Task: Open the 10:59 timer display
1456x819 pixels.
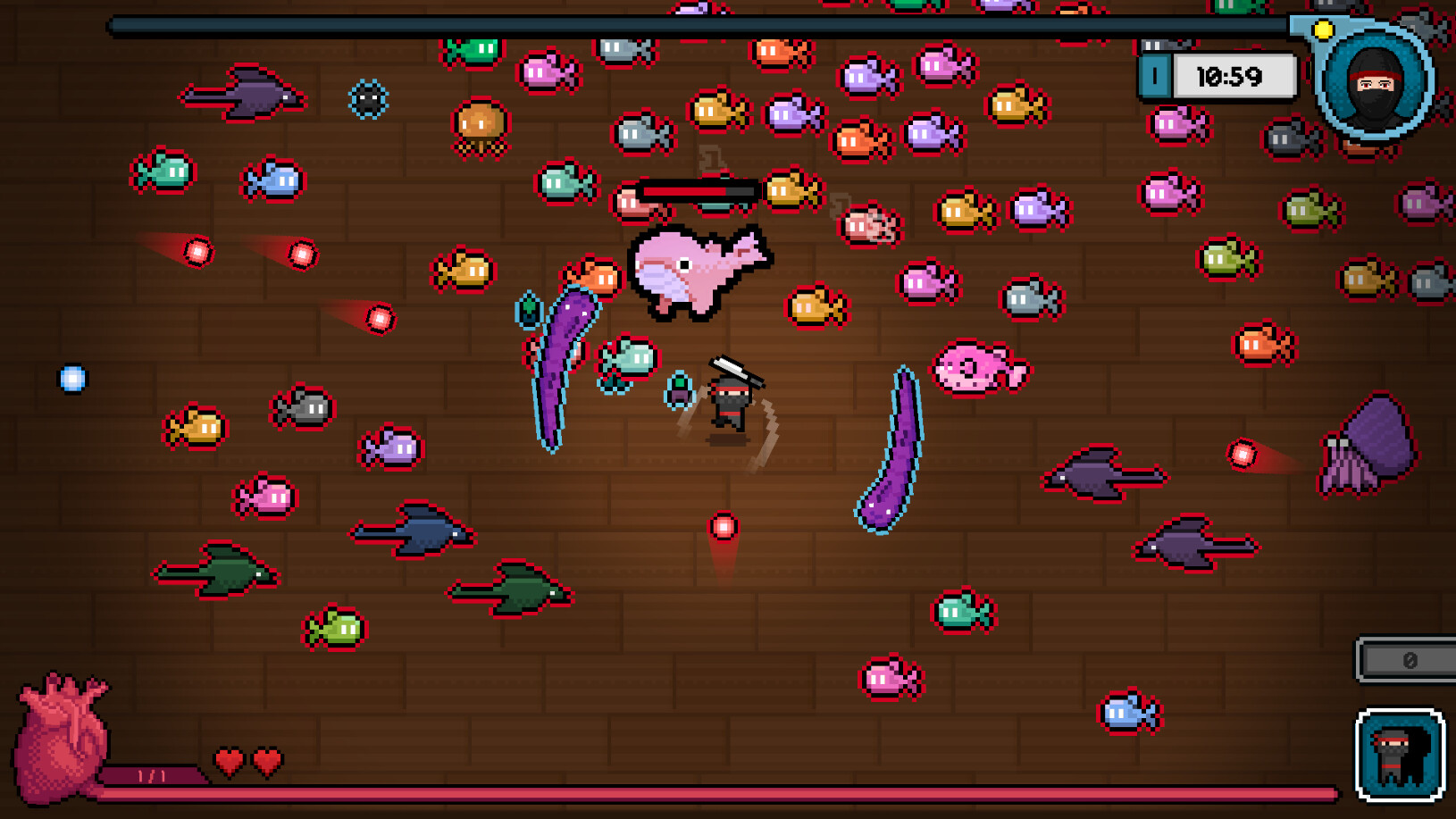Action: click(x=1233, y=76)
